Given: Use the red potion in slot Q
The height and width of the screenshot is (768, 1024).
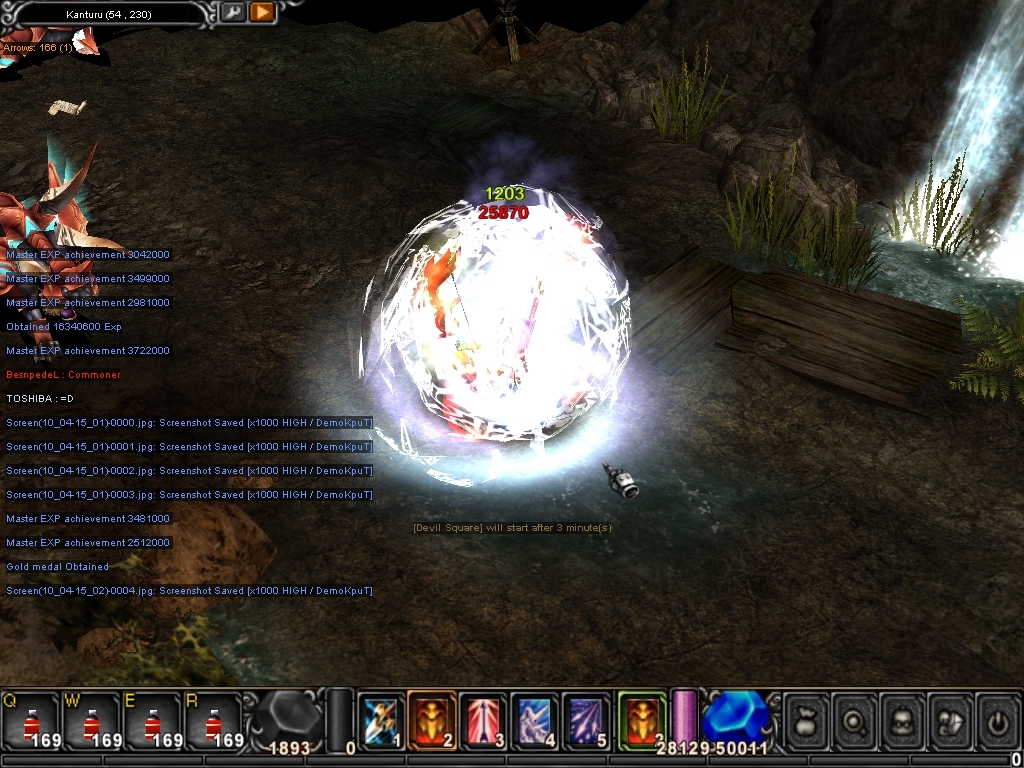Looking at the screenshot, I should (30, 720).
